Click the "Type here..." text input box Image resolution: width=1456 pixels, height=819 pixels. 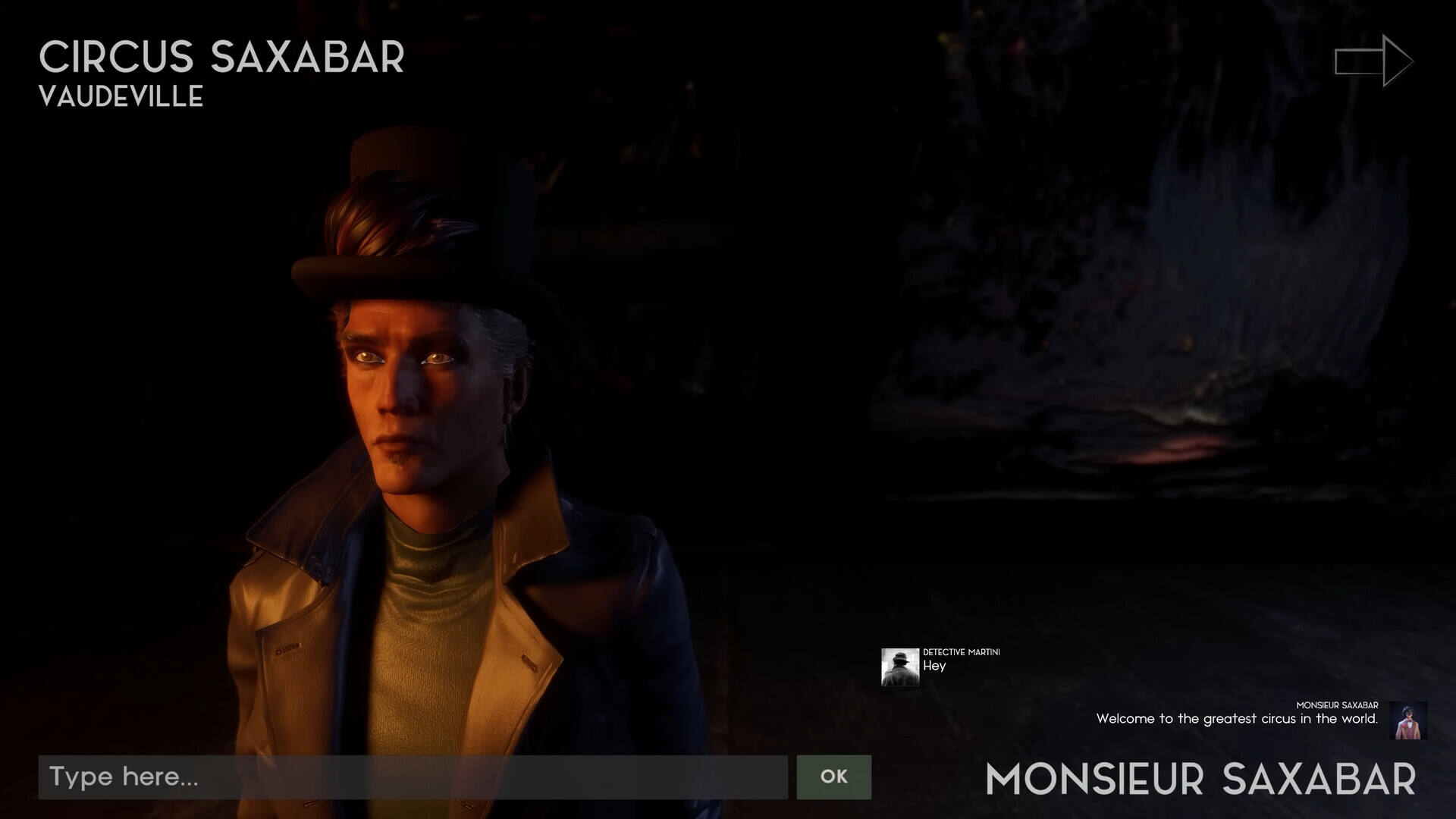pyautogui.click(x=413, y=777)
